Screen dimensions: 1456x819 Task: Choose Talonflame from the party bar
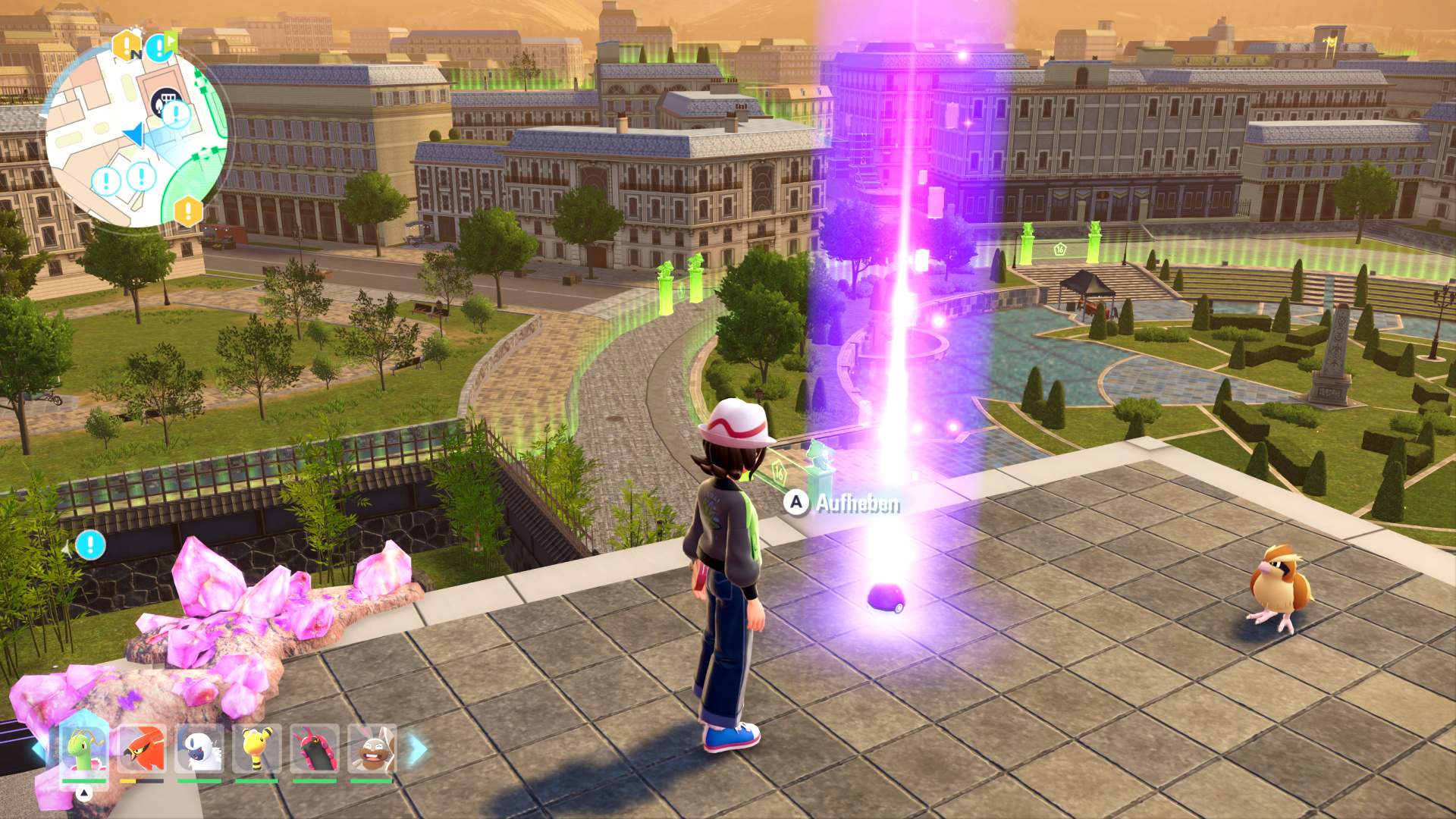pos(142,749)
